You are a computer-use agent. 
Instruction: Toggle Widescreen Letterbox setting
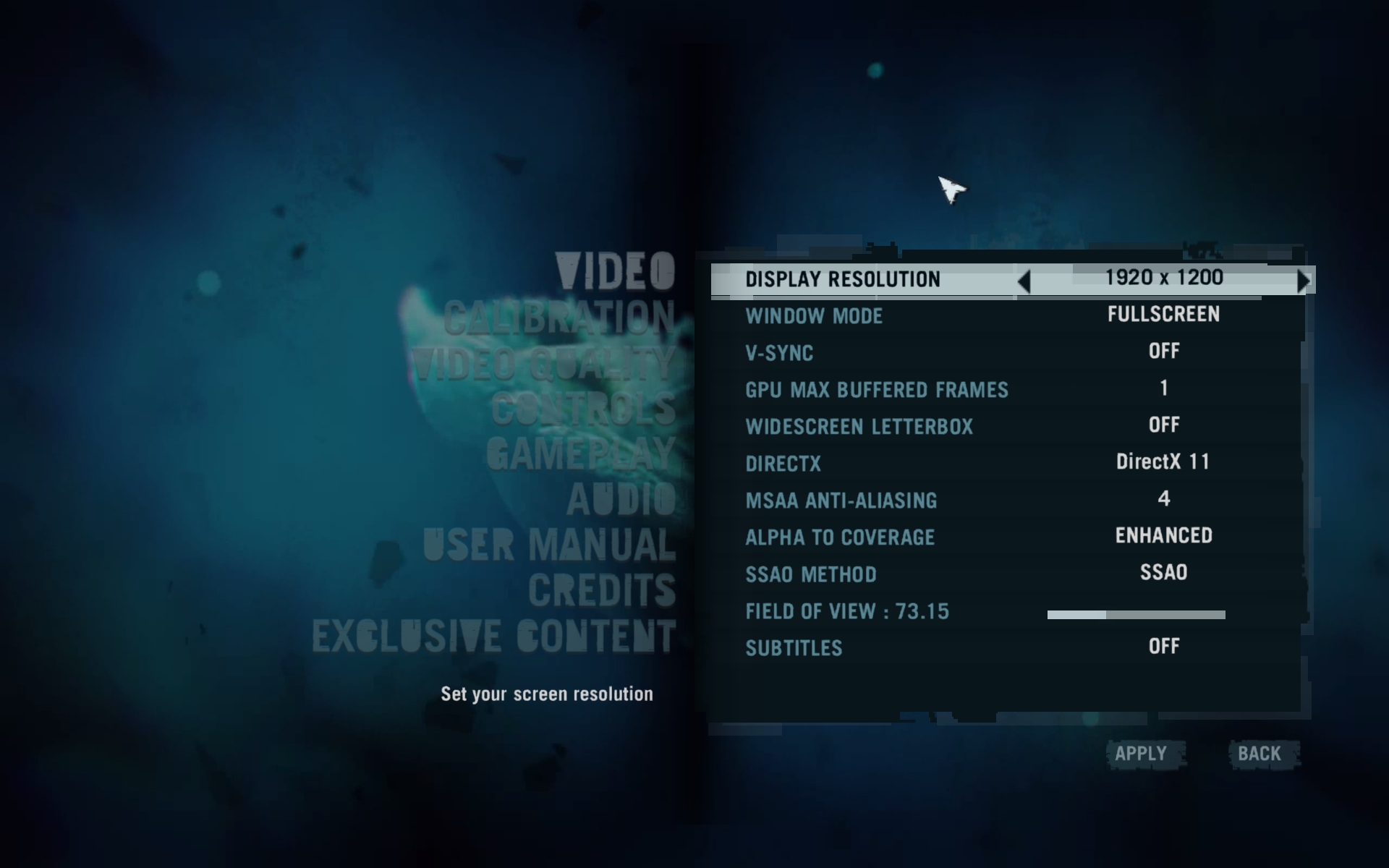click(x=1163, y=425)
